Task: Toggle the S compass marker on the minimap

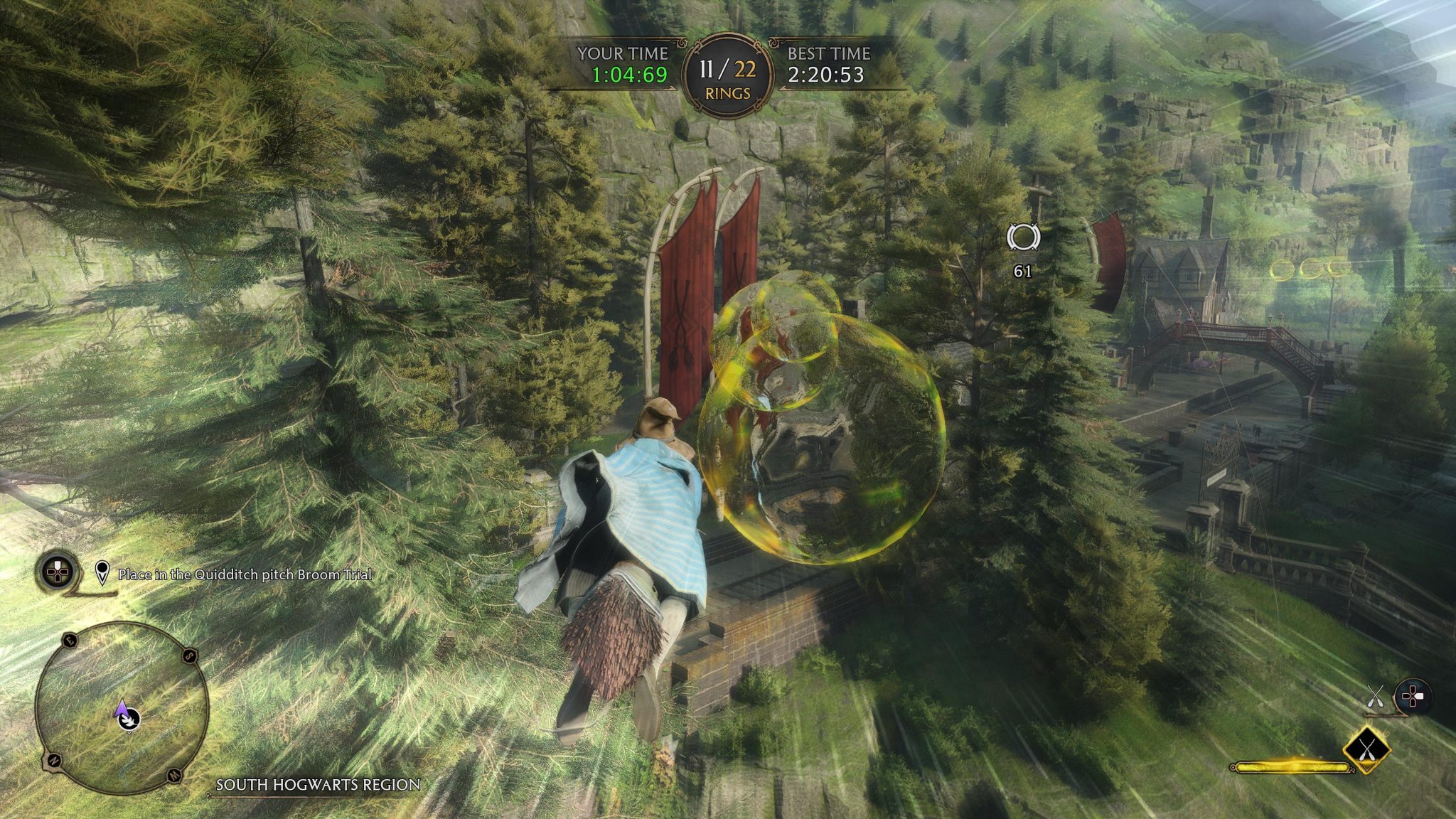Action: (x=188, y=655)
